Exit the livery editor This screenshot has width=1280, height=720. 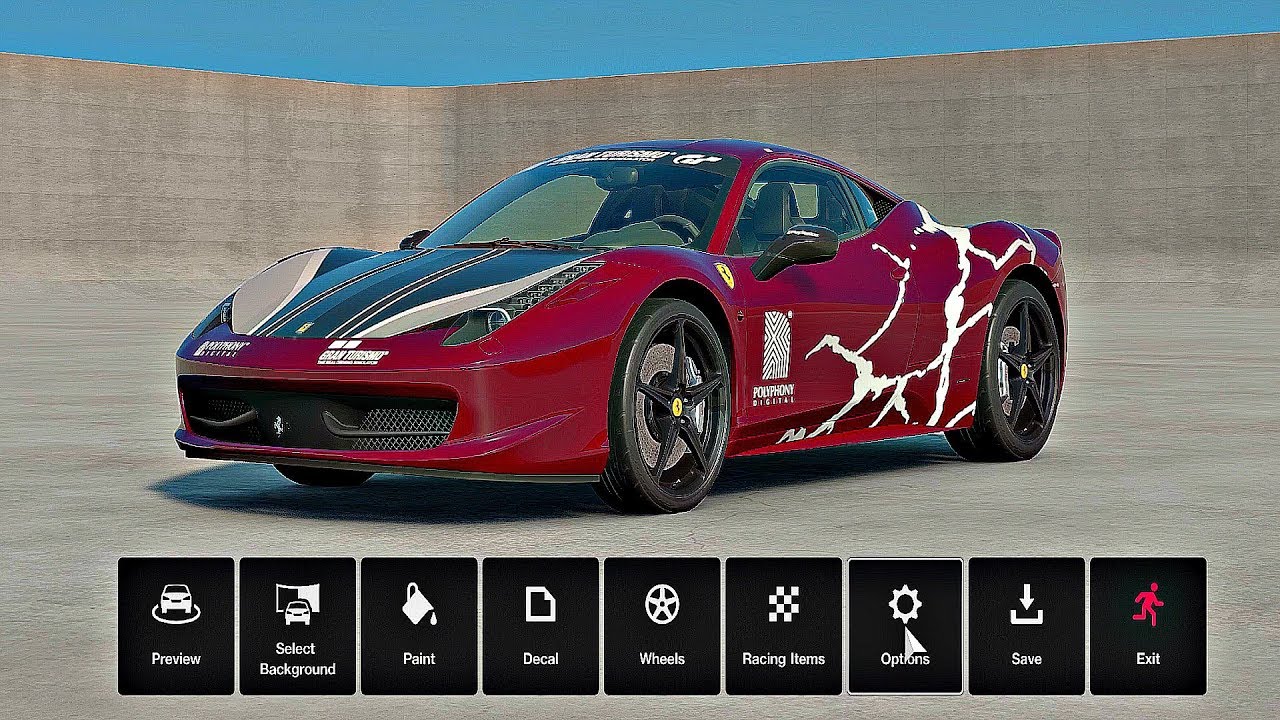coord(1148,626)
